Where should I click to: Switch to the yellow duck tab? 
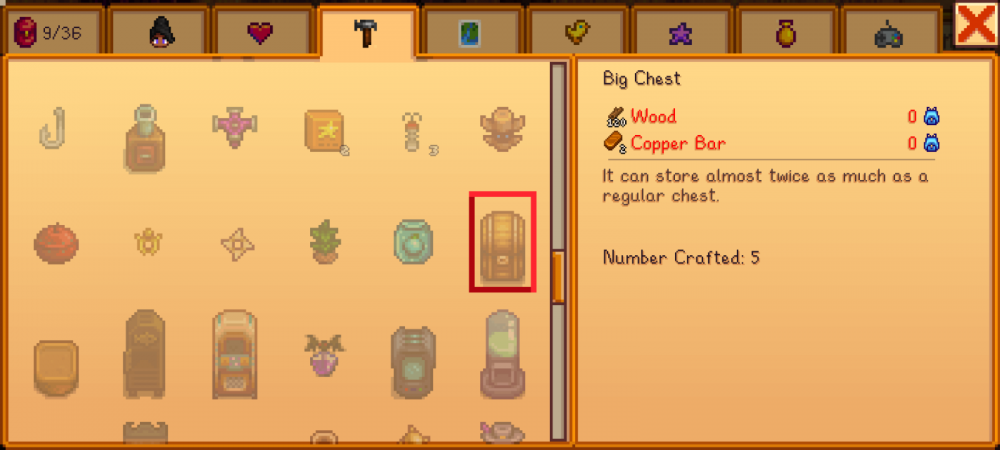click(576, 34)
